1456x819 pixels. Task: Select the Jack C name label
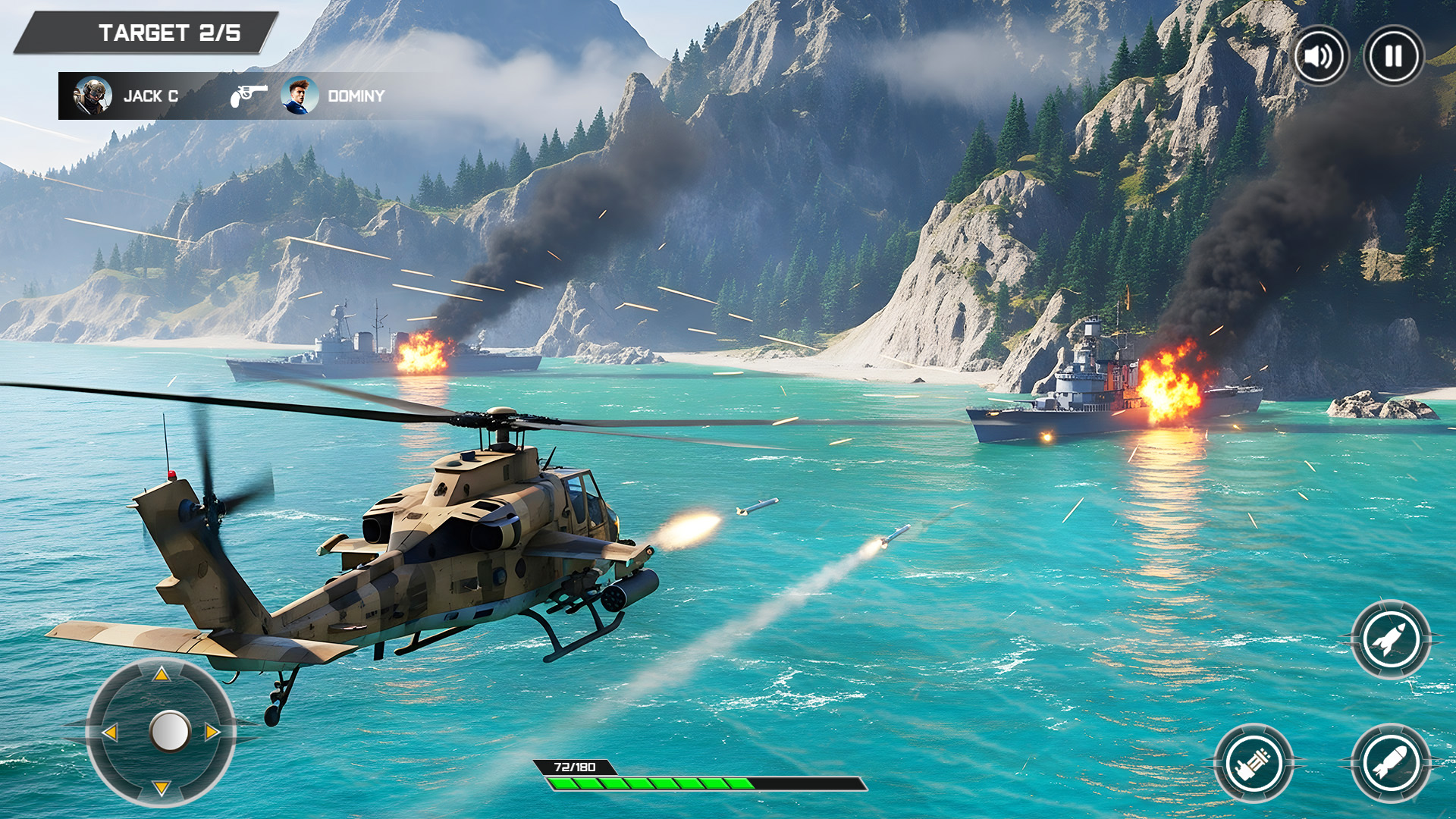click(x=152, y=96)
